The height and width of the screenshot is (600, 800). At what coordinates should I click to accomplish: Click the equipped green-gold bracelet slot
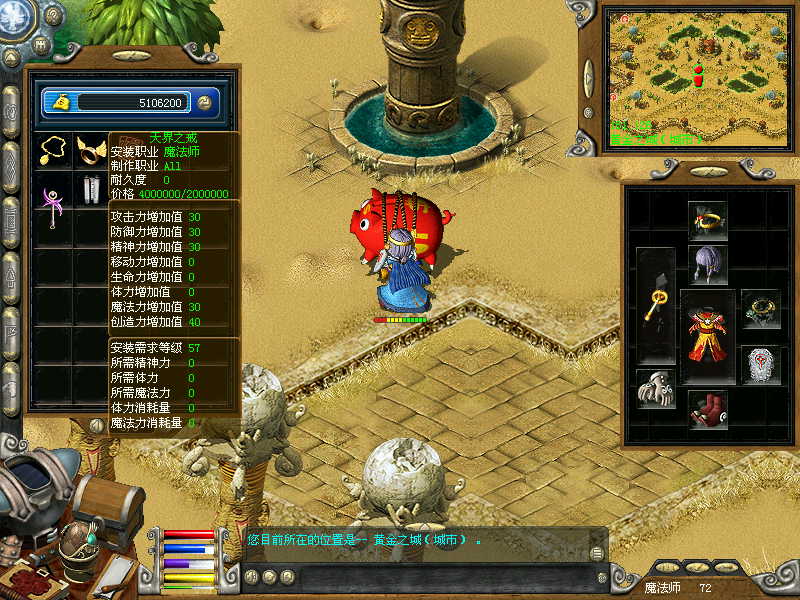click(x=760, y=310)
